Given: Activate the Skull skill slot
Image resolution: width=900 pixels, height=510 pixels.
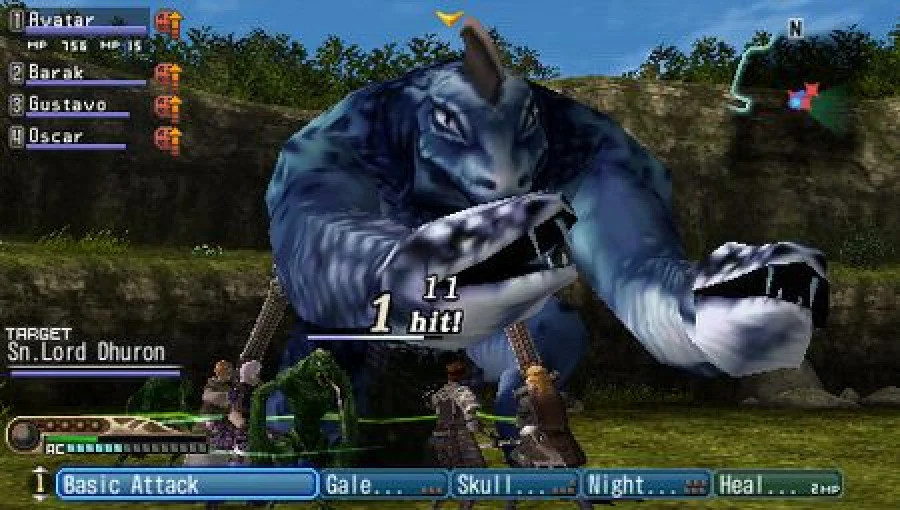Looking at the screenshot, I should point(515,485).
